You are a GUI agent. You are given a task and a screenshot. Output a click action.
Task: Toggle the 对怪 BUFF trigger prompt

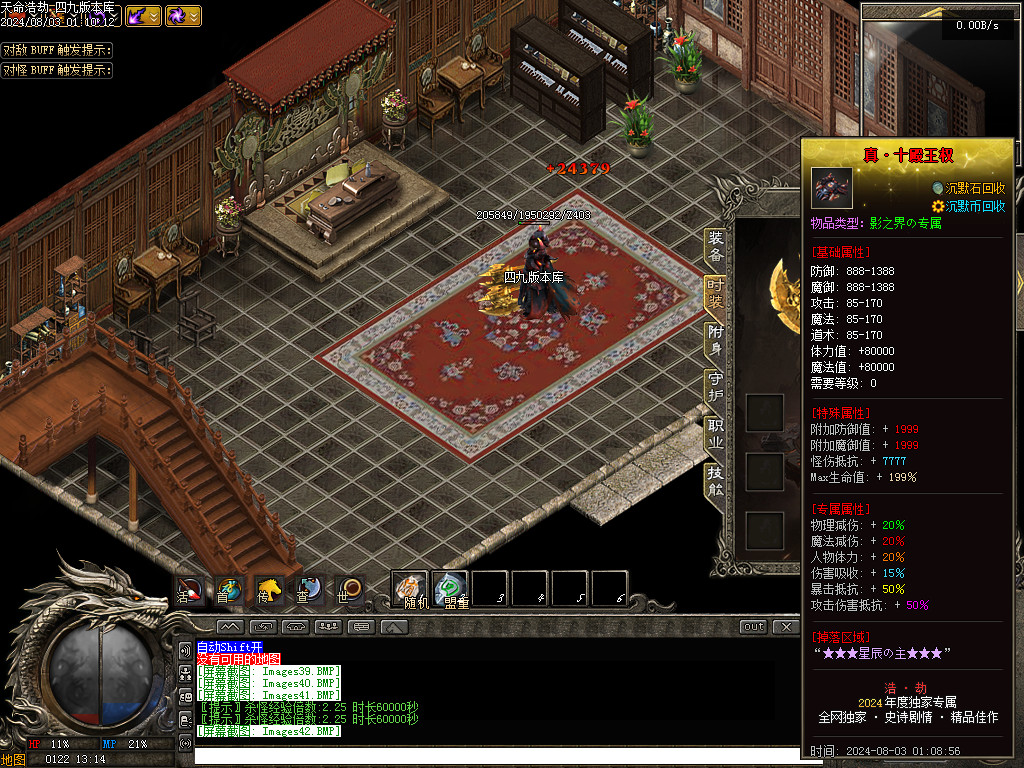[x=56, y=70]
